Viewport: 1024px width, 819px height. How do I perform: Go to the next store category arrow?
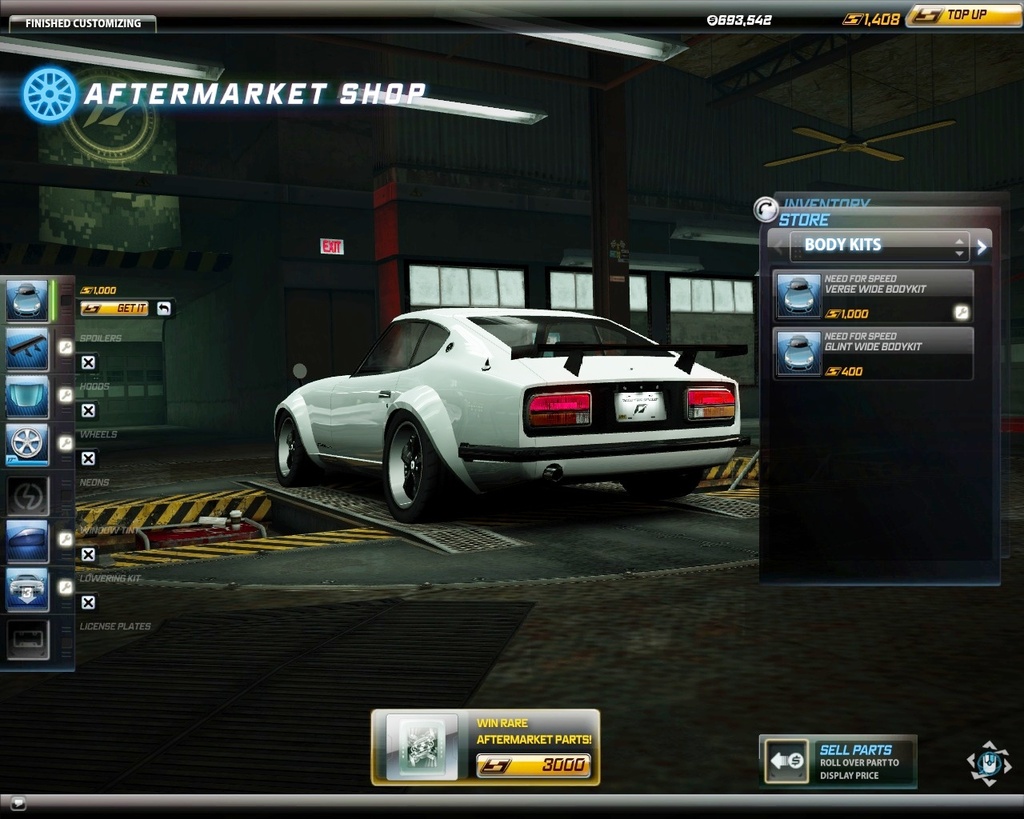[x=982, y=246]
